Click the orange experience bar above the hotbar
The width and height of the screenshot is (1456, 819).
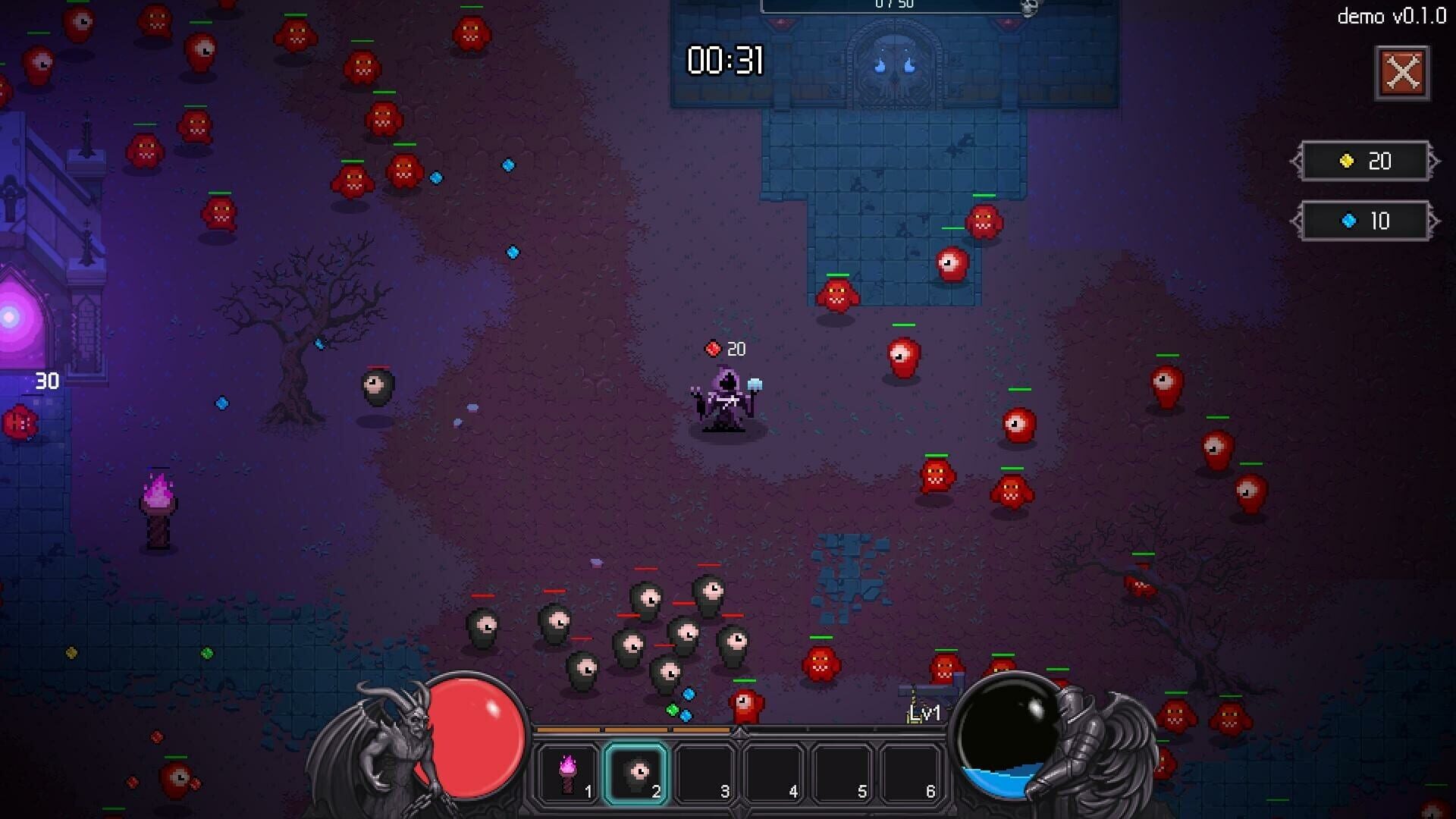click(634, 730)
